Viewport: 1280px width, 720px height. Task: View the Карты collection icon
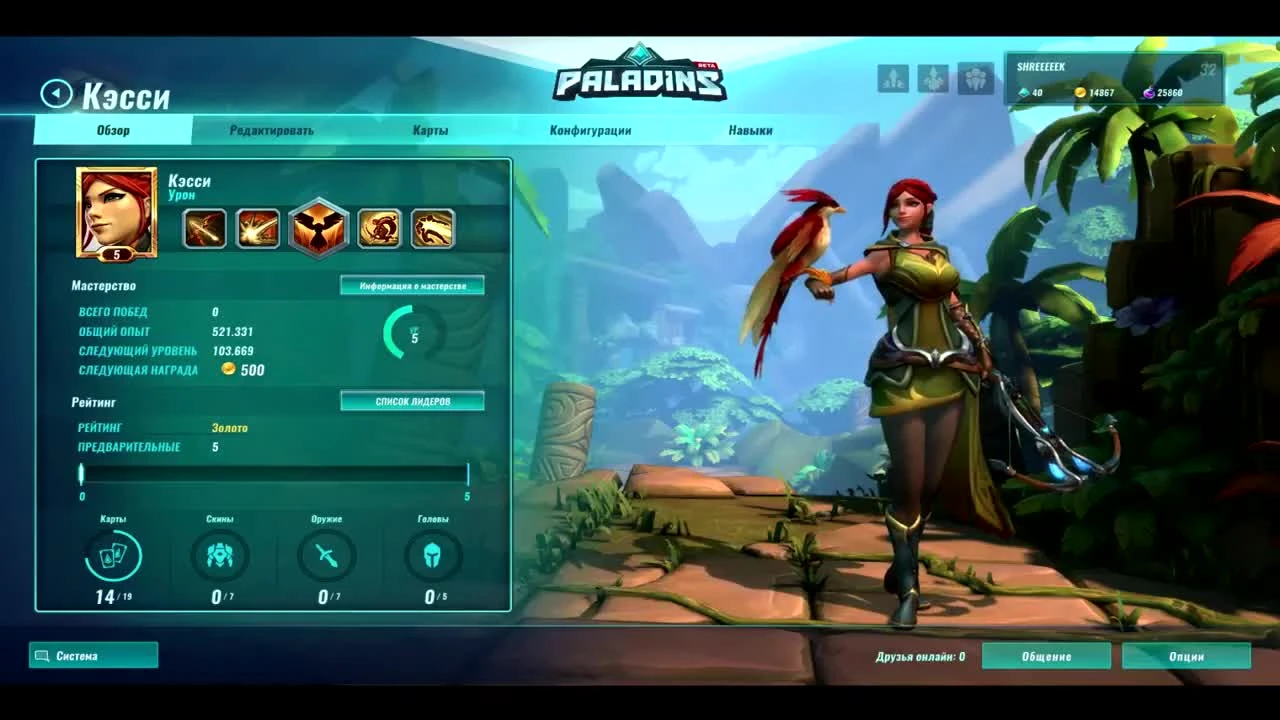[x=114, y=556]
